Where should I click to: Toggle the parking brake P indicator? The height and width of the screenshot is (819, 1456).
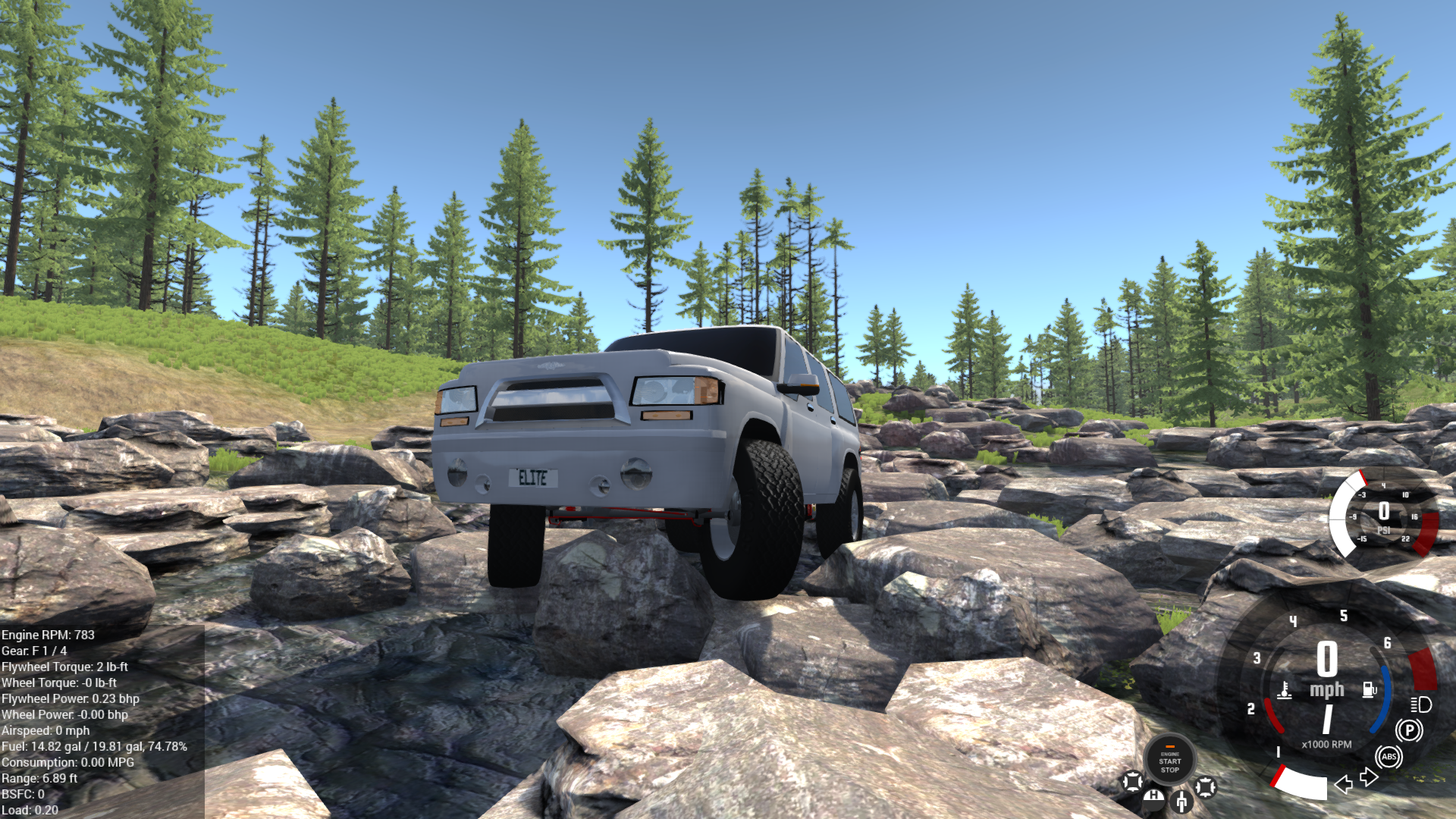click(1409, 730)
